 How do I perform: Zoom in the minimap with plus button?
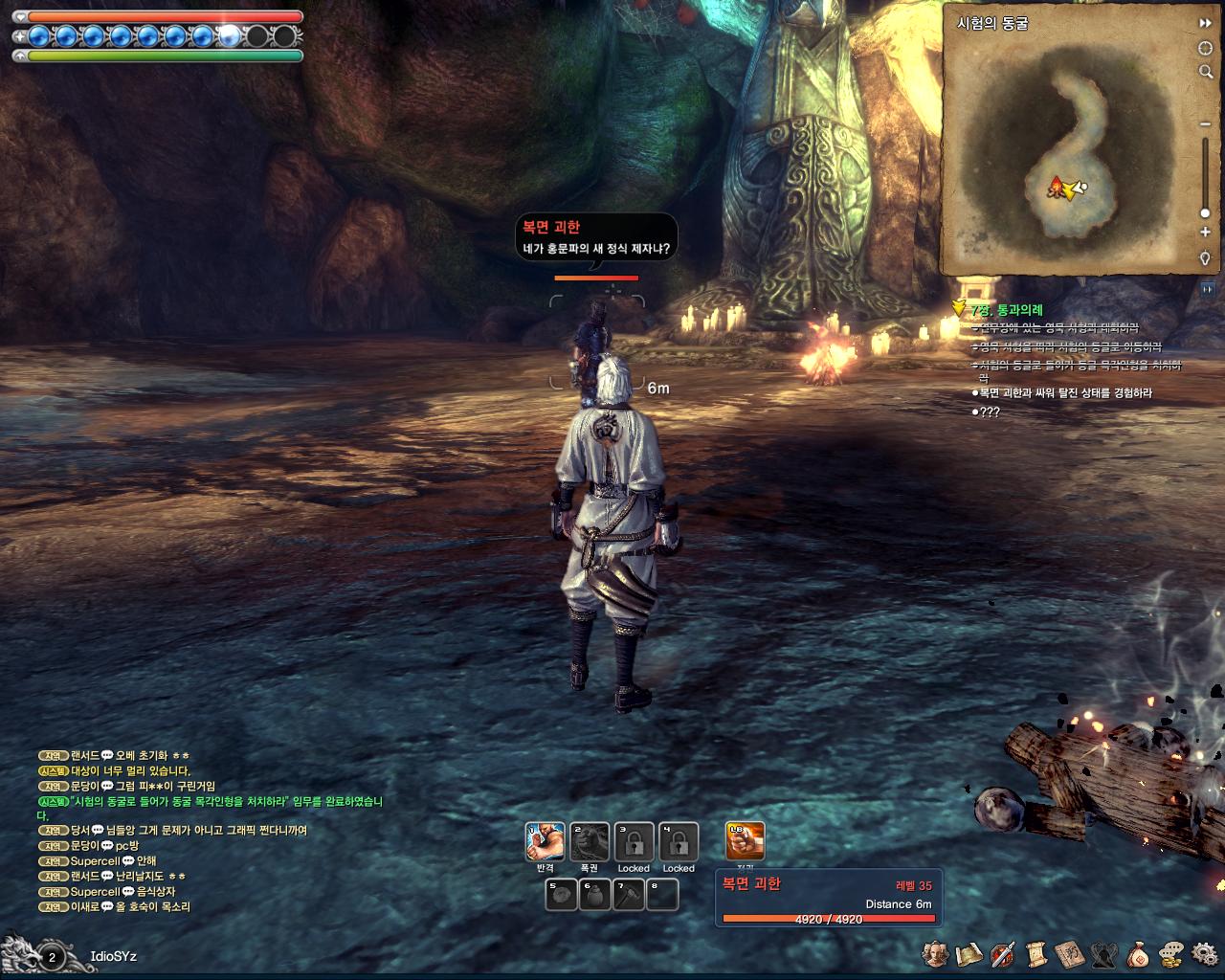tap(1205, 232)
